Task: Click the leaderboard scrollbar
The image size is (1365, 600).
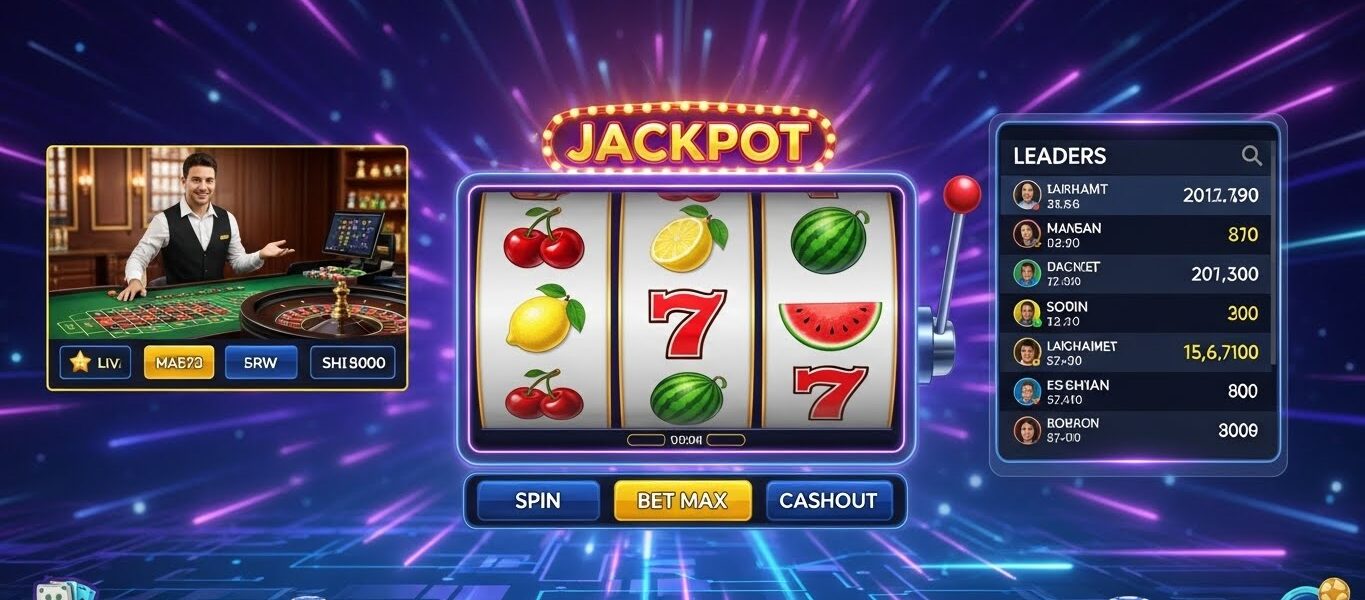Action: point(1274,270)
